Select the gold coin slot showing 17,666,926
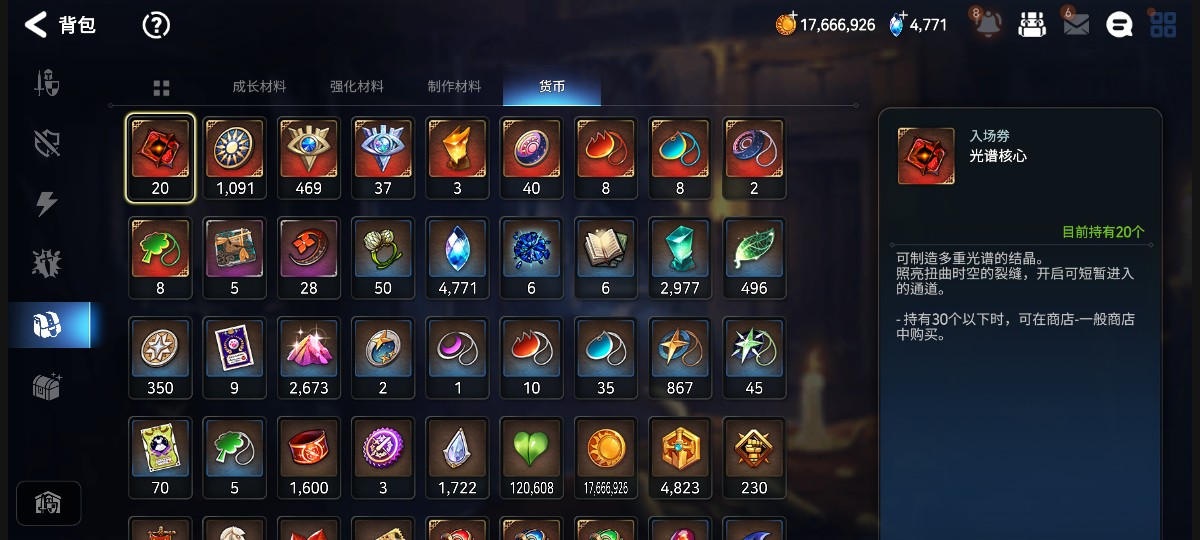Image resolution: width=1200 pixels, height=540 pixels. (605, 458)
